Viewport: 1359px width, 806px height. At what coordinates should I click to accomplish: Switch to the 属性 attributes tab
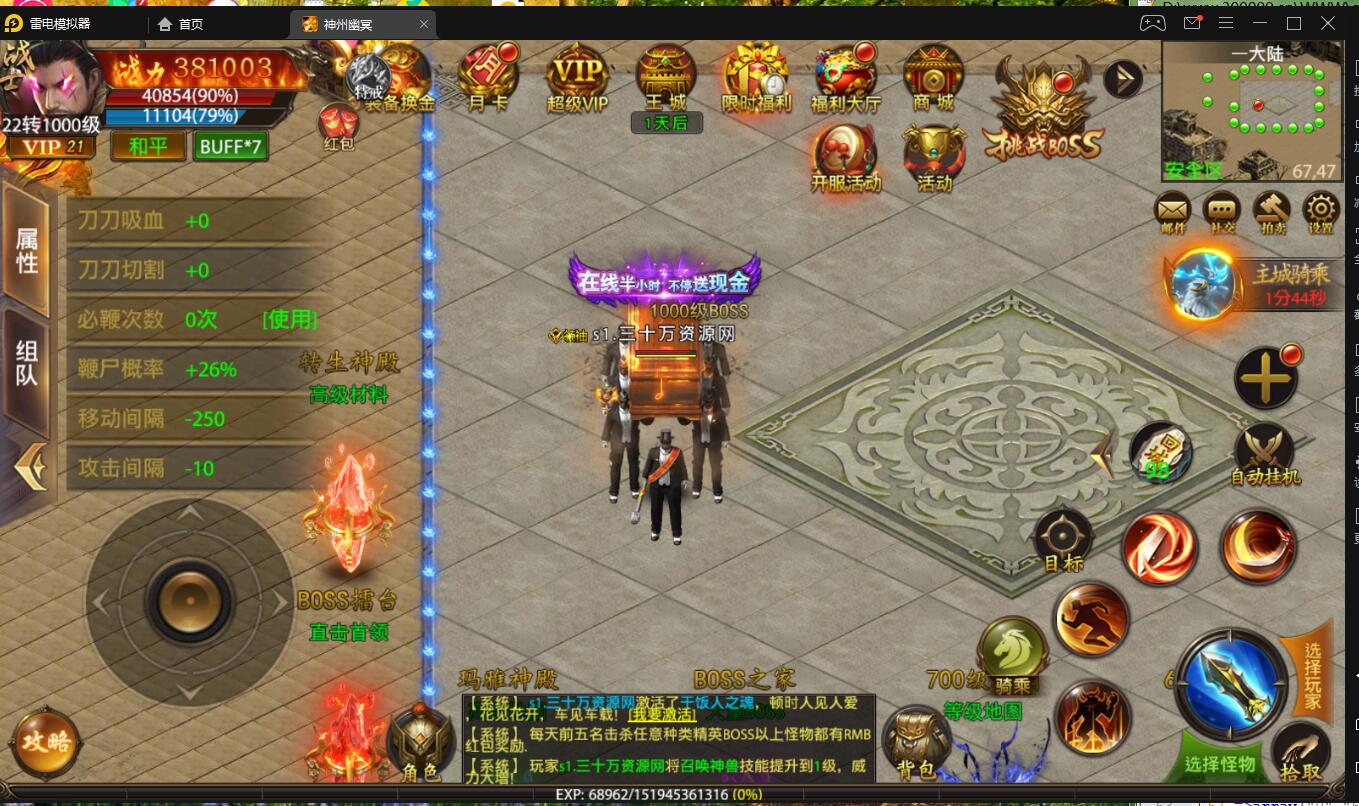[27, 247]
